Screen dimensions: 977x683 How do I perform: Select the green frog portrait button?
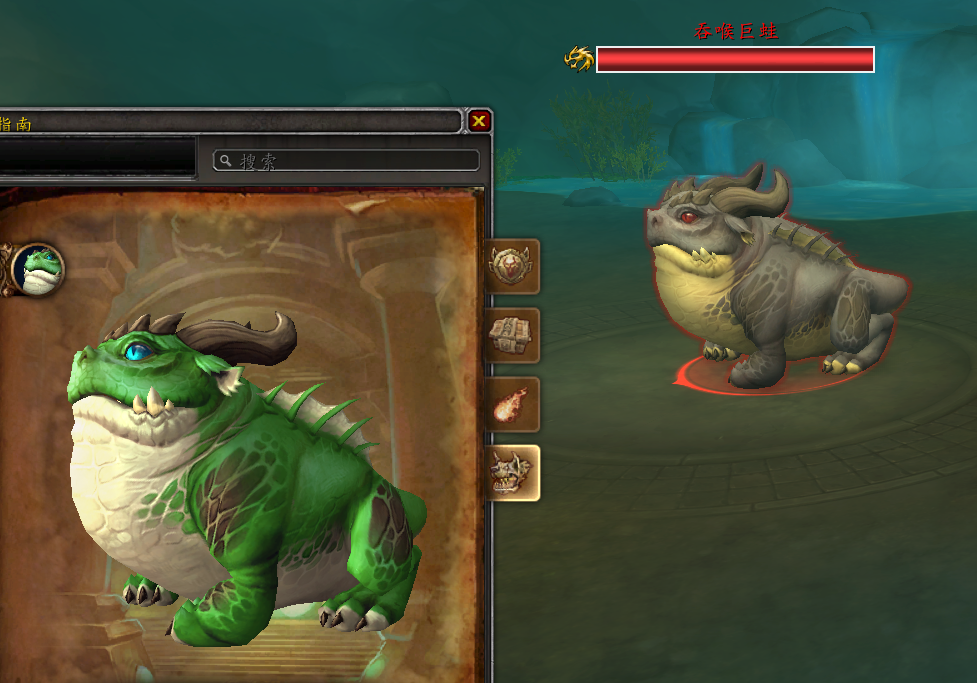(38, 268)
